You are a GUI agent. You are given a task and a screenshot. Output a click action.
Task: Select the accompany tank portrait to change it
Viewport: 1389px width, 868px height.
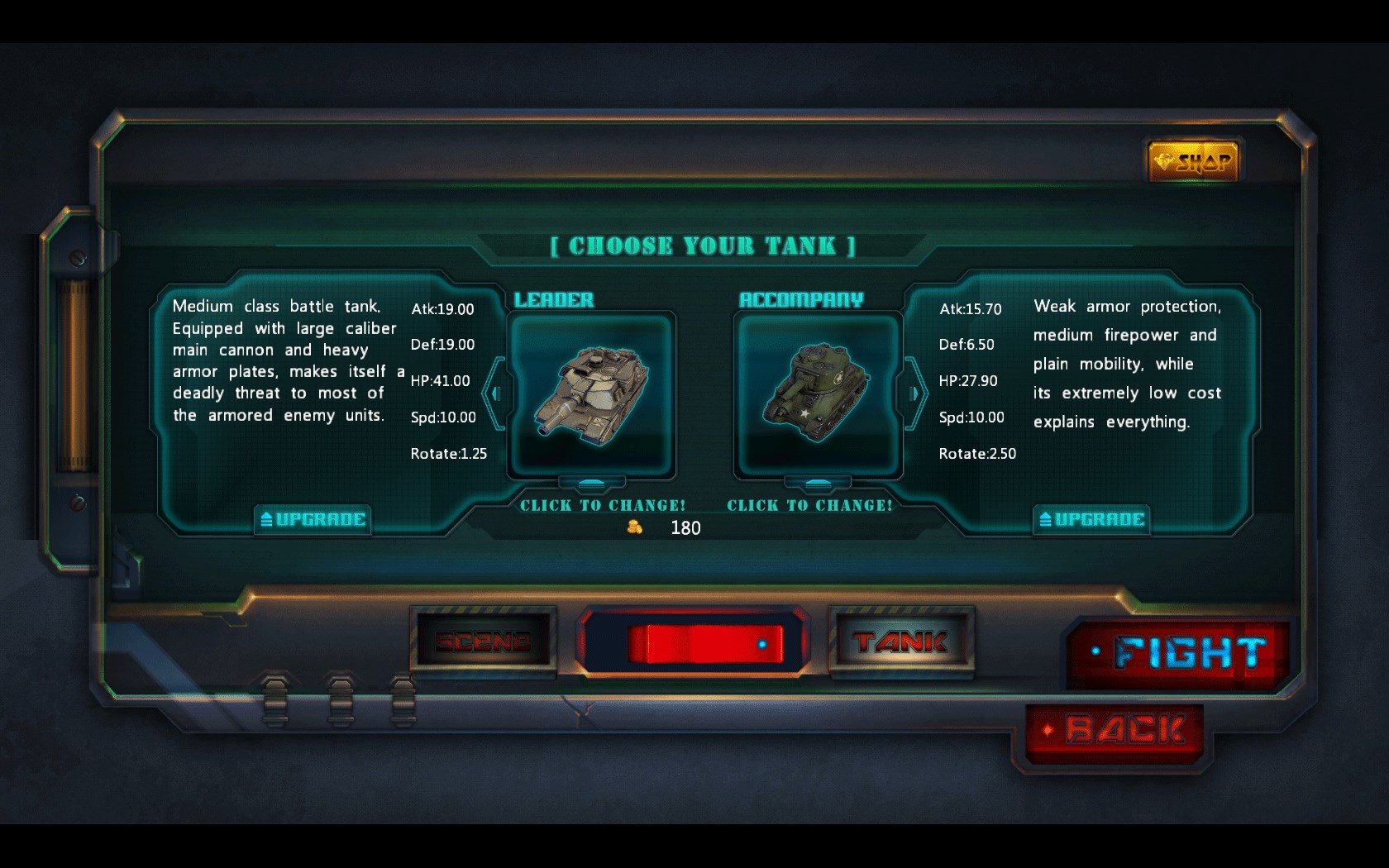(818, 395)
